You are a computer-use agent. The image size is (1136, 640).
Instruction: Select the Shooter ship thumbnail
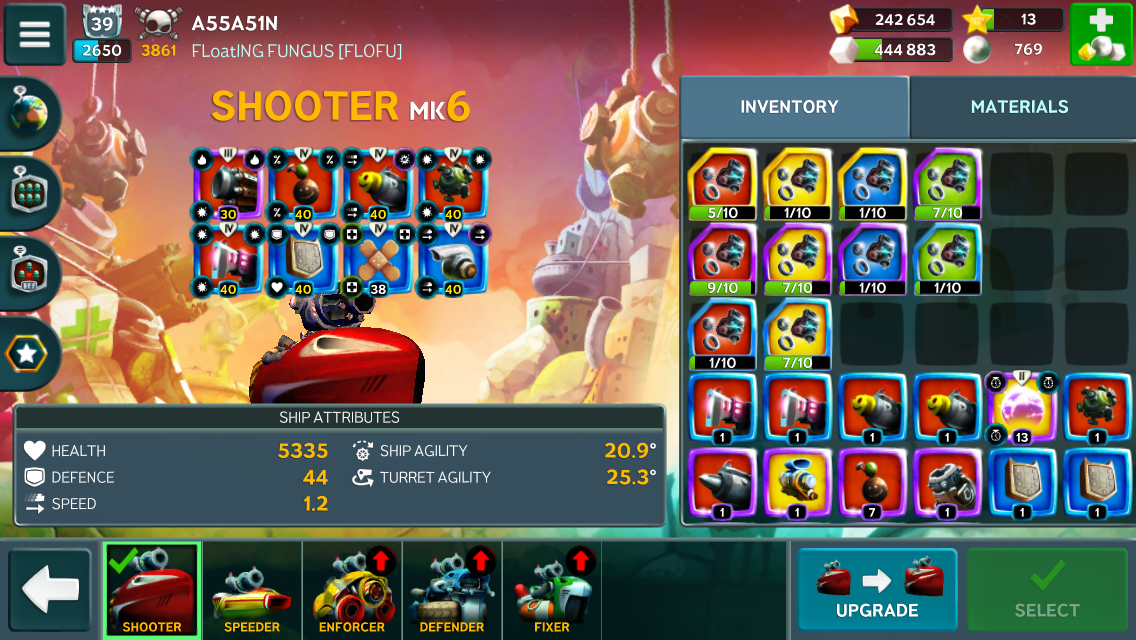tap(152, 590)
